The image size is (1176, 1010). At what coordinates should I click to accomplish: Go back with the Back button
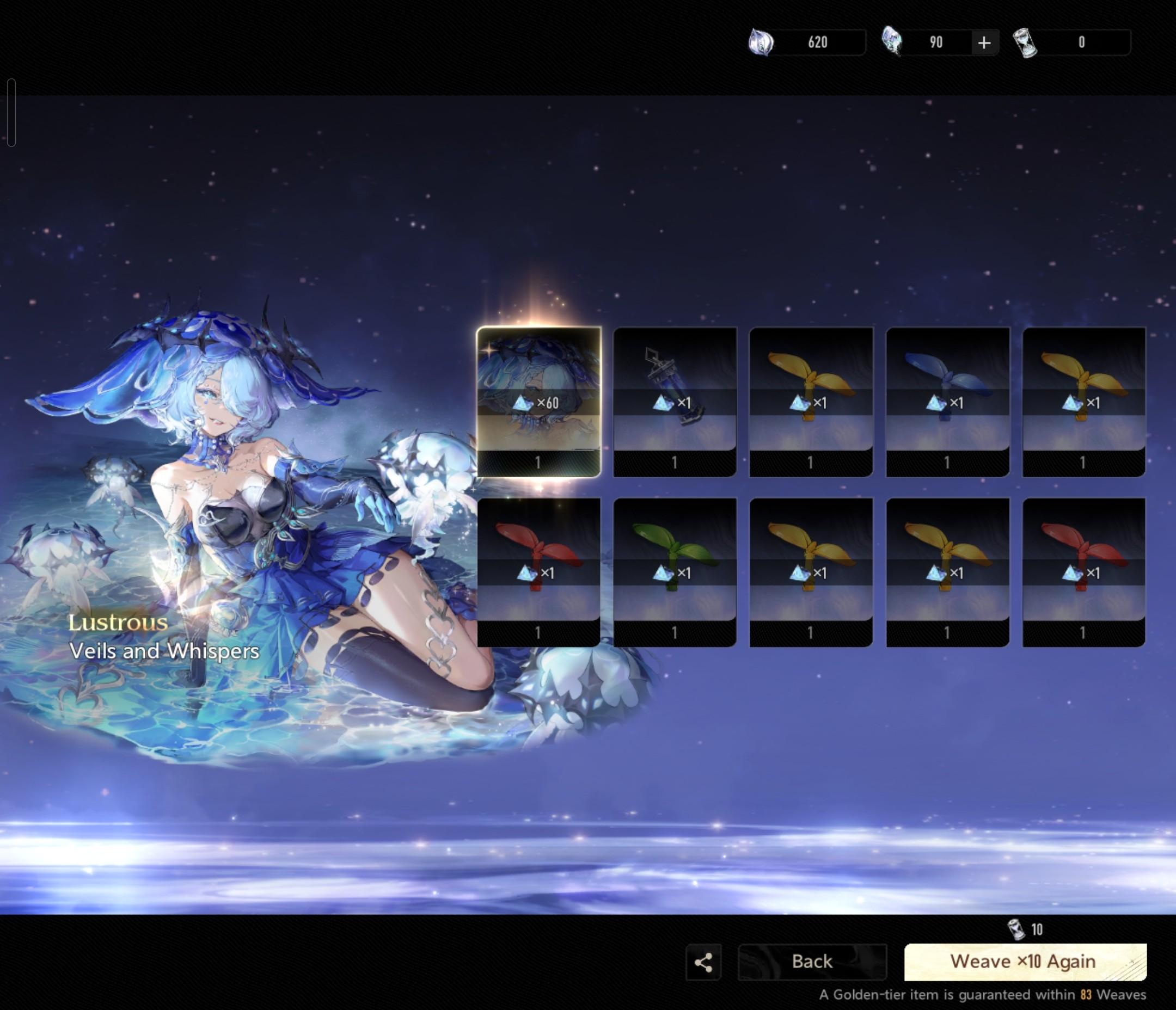pos(812,962)
